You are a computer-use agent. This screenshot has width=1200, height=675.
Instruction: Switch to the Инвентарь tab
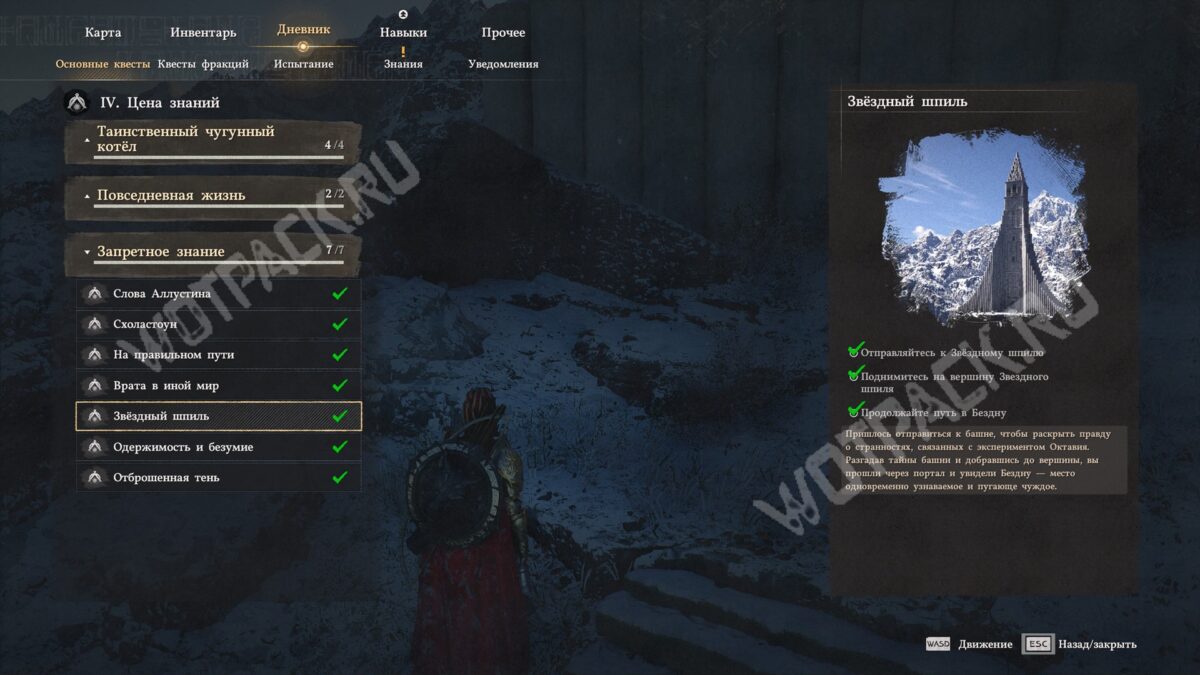click(x=203, y=33)
